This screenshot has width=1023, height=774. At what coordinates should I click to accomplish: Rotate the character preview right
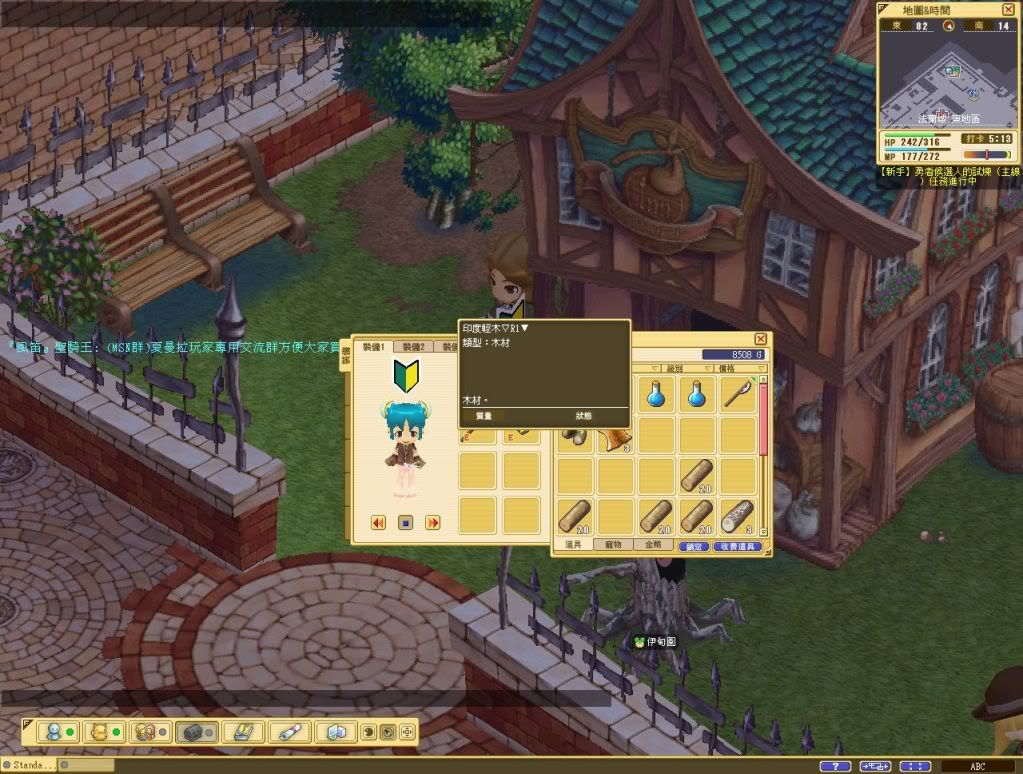433,522
